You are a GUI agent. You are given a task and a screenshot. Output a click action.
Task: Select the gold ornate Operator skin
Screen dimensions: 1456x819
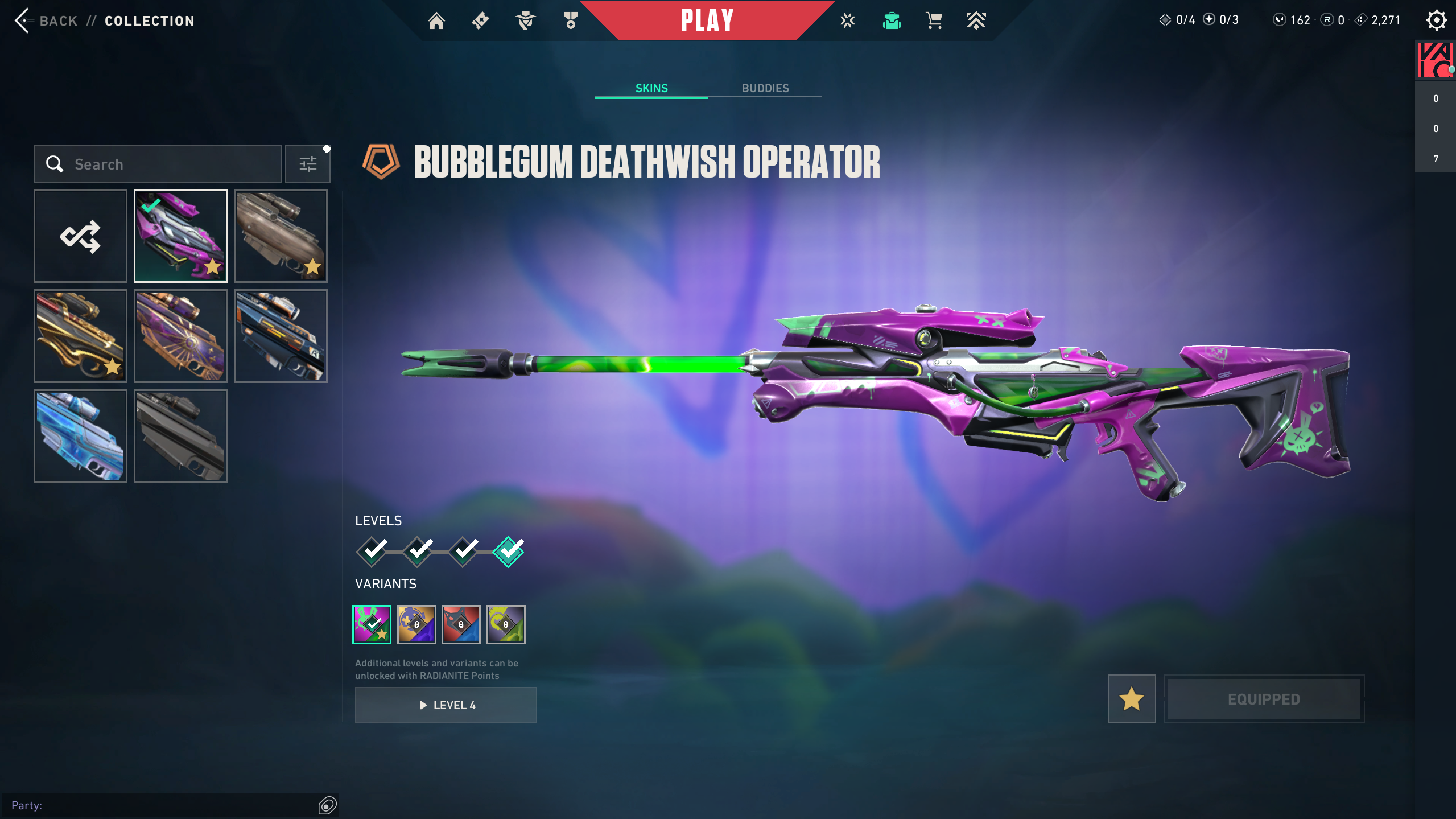click(80, 336)
